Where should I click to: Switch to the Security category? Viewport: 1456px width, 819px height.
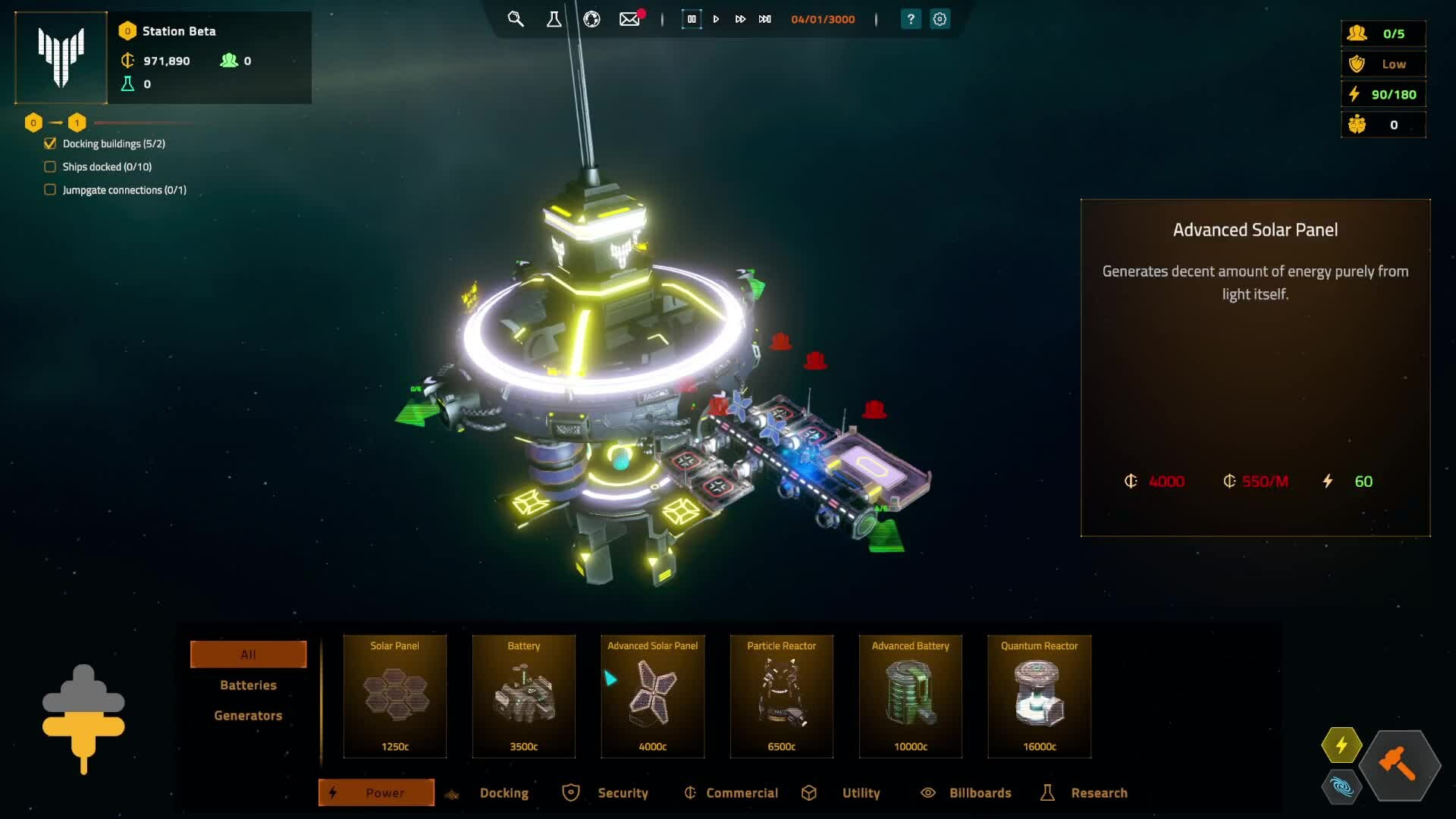tap(622, 792)
